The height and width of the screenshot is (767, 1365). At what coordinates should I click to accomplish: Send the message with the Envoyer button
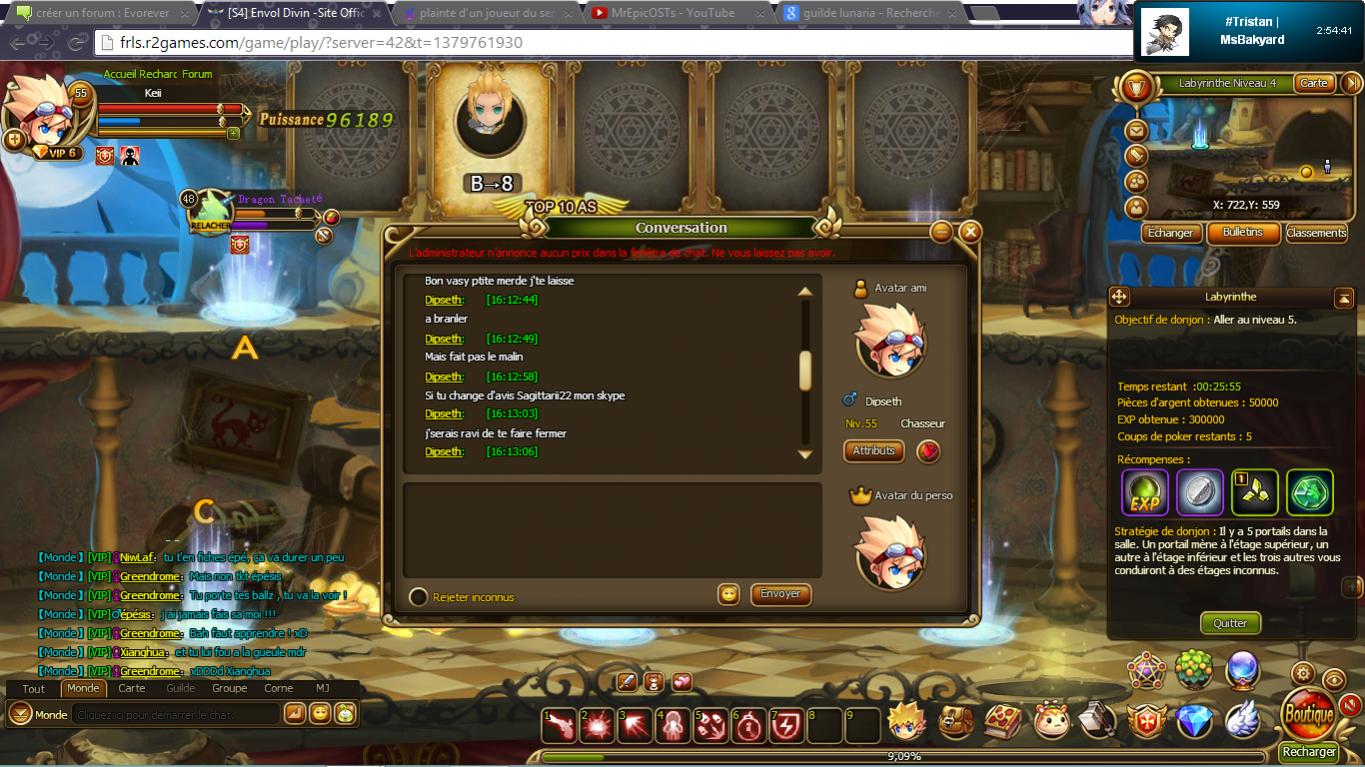(780, 594)
